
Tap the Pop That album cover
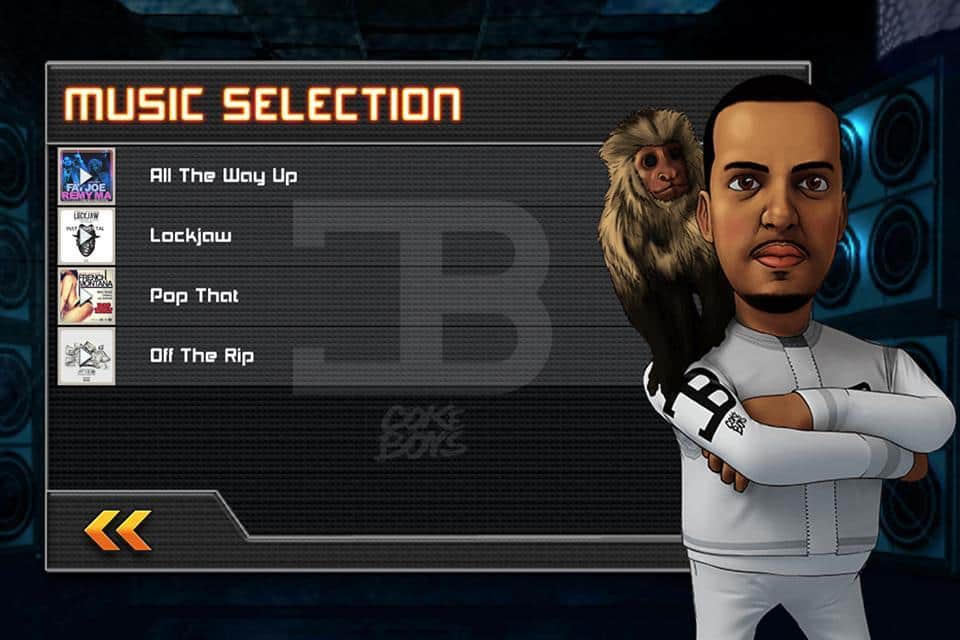(86, 296)
